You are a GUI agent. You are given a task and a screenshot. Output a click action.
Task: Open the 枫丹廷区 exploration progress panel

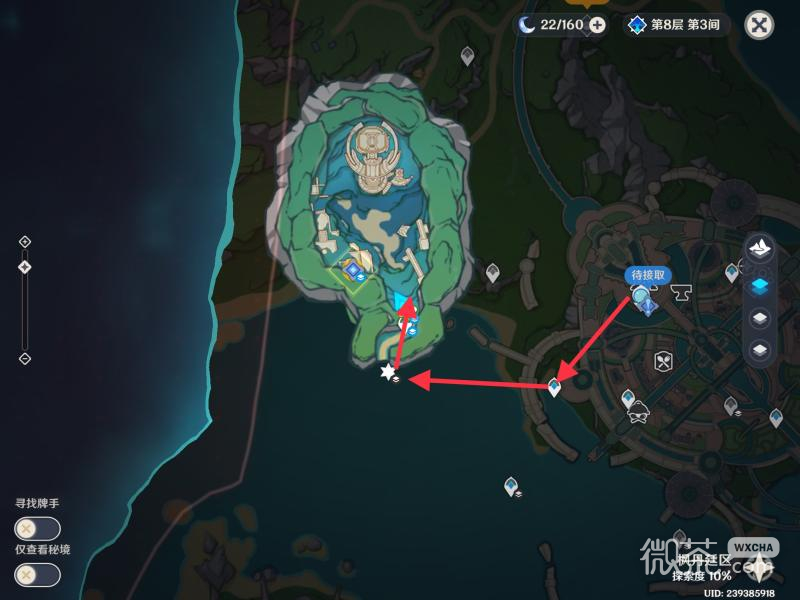coord(705,568)
